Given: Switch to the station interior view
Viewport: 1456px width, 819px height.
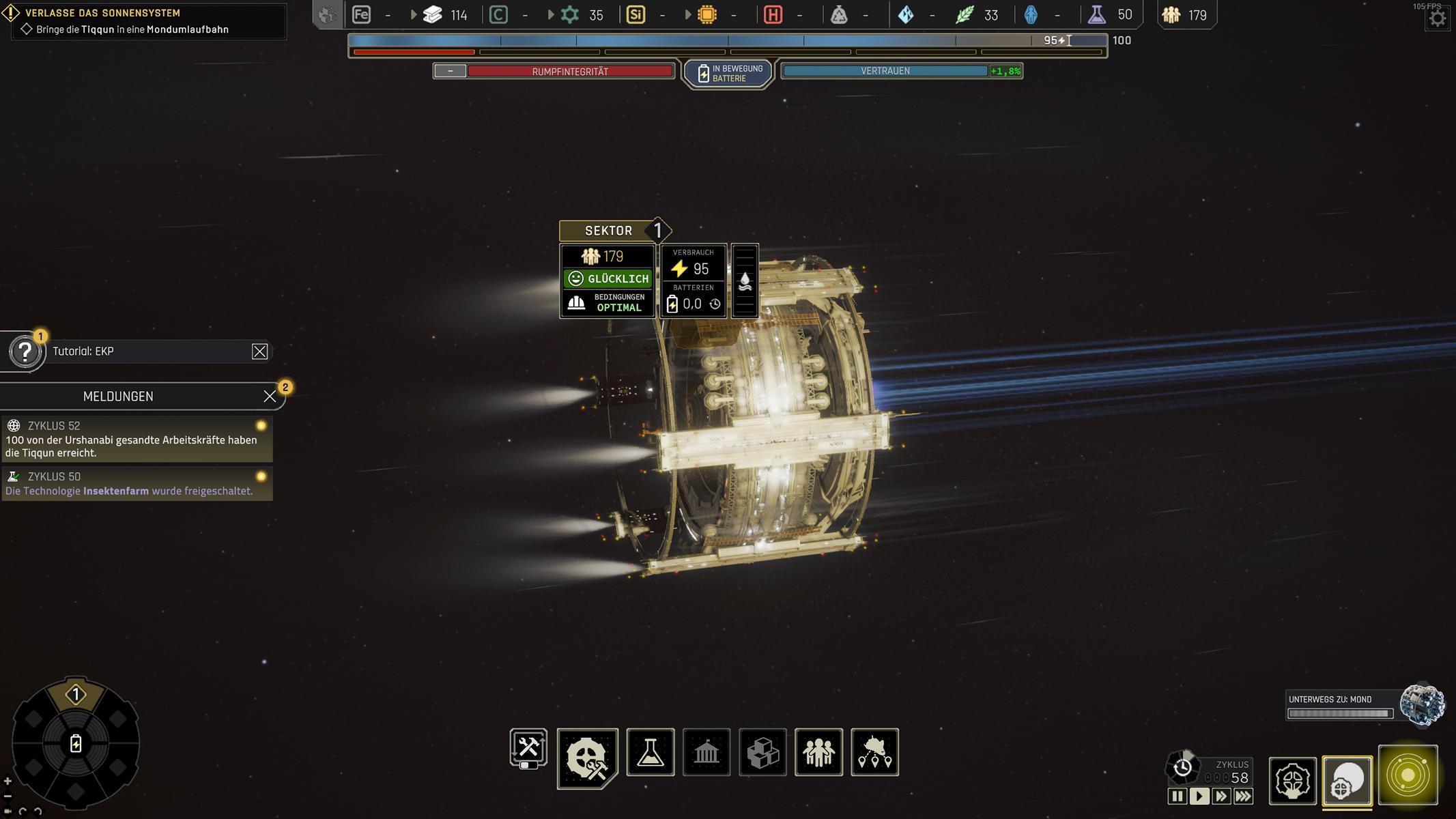Looking at the screenshot, I should 1292,781.
